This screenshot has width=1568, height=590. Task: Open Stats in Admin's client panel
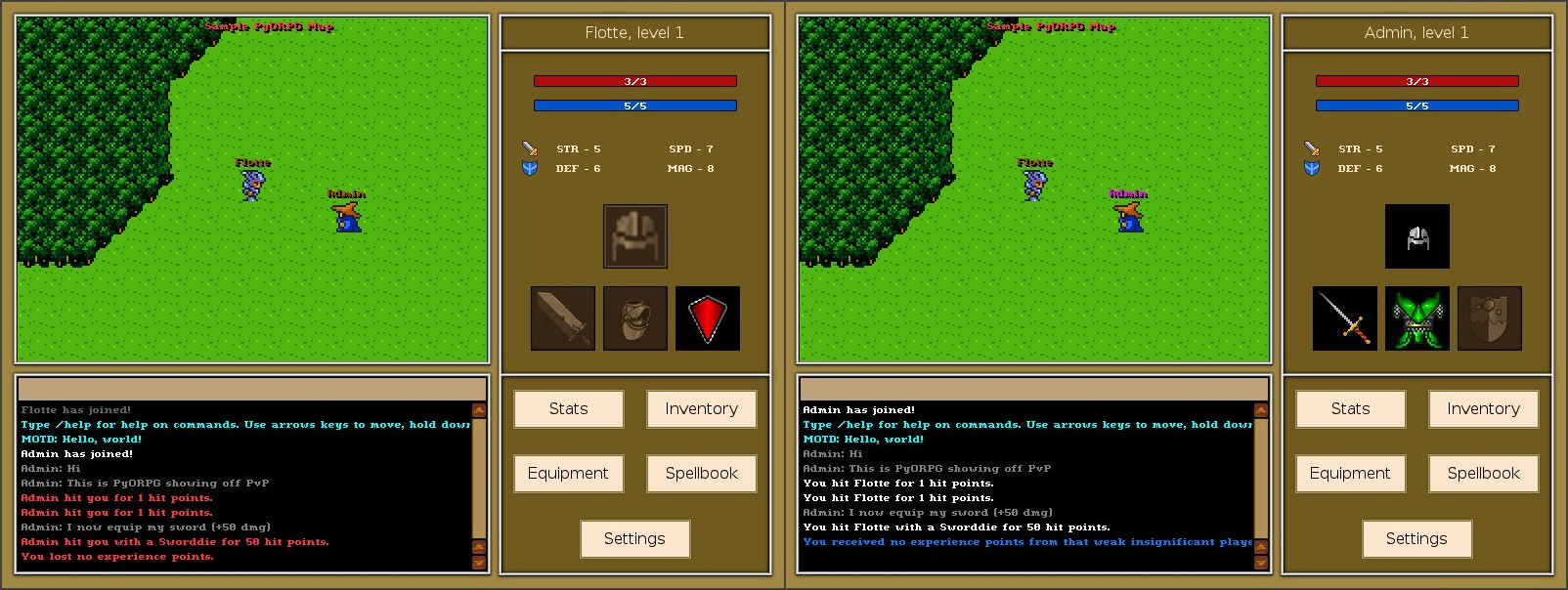tap(1350, 409)
